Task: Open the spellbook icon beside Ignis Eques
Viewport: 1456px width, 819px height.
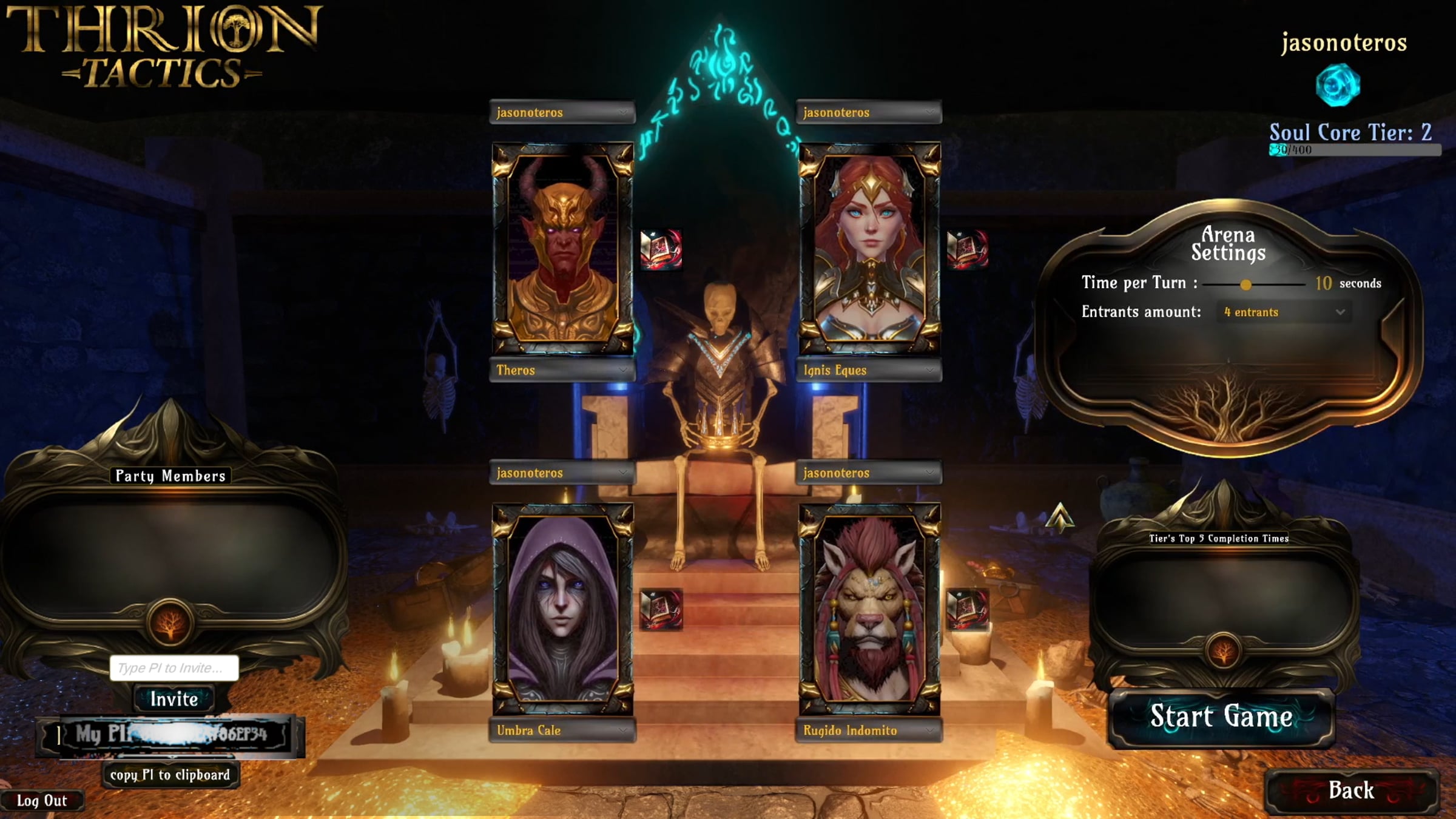Action: pos(967,249)
